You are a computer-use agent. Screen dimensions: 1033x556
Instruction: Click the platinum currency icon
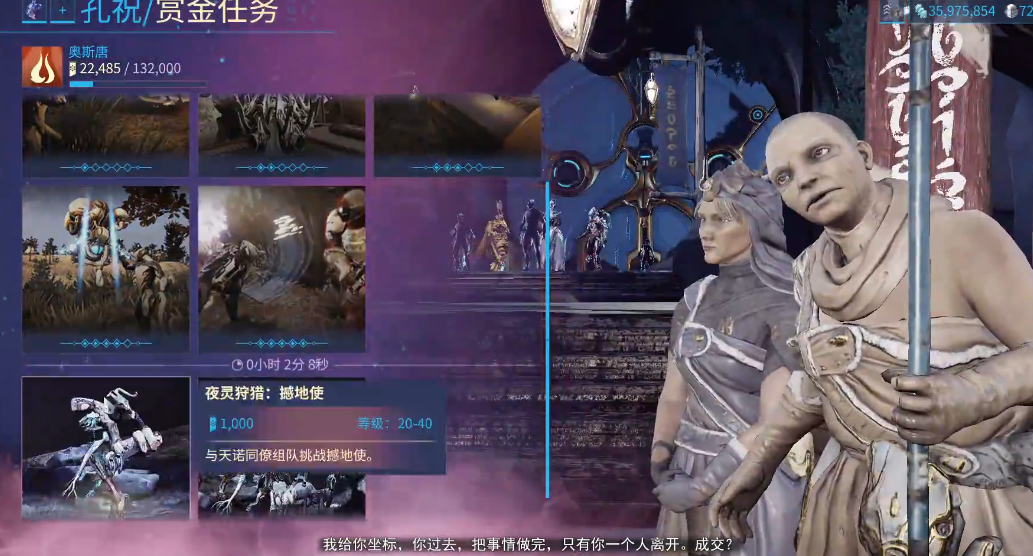[1011, 11]
